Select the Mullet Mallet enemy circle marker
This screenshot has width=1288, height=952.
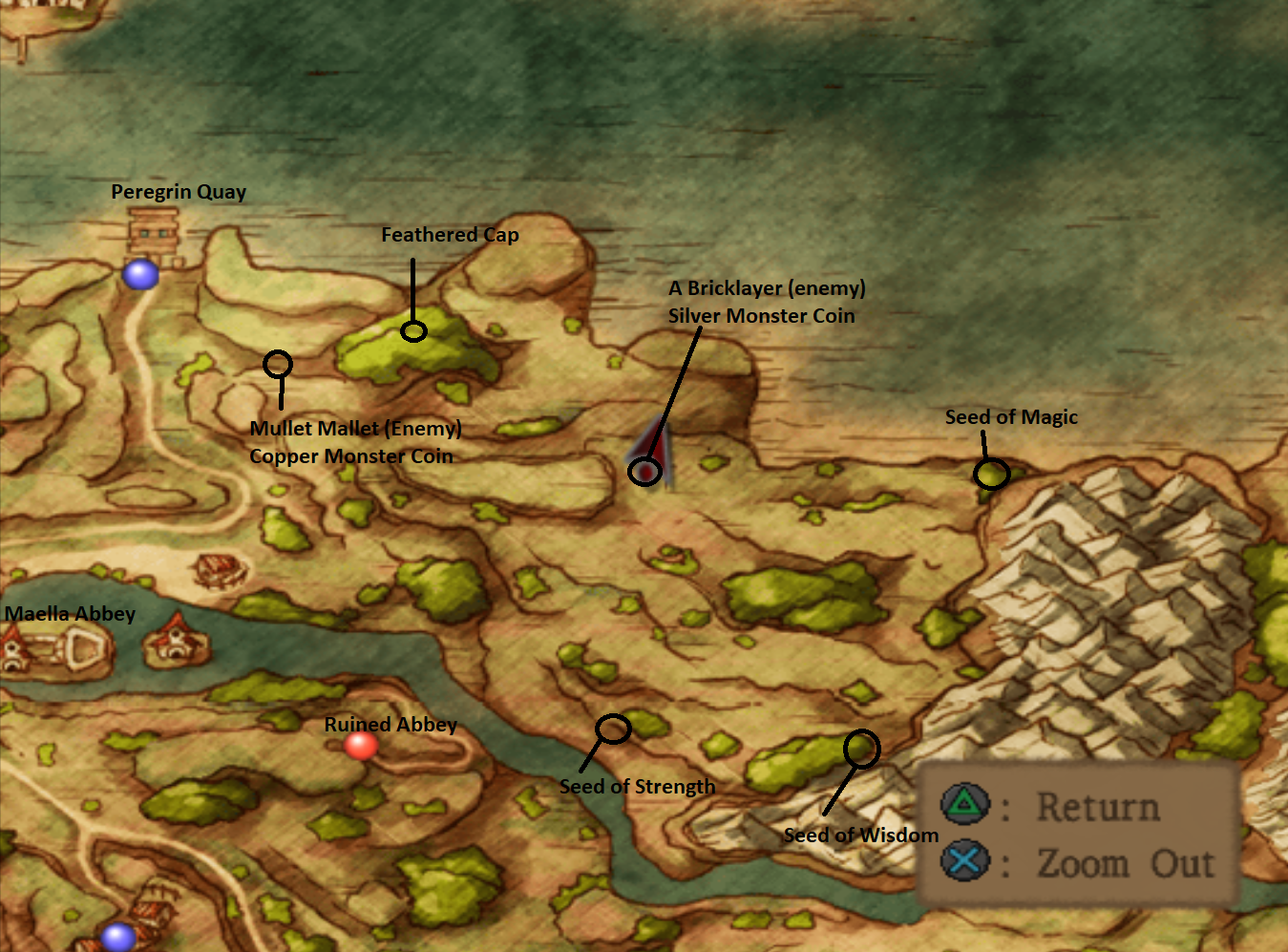click(277, 364)
